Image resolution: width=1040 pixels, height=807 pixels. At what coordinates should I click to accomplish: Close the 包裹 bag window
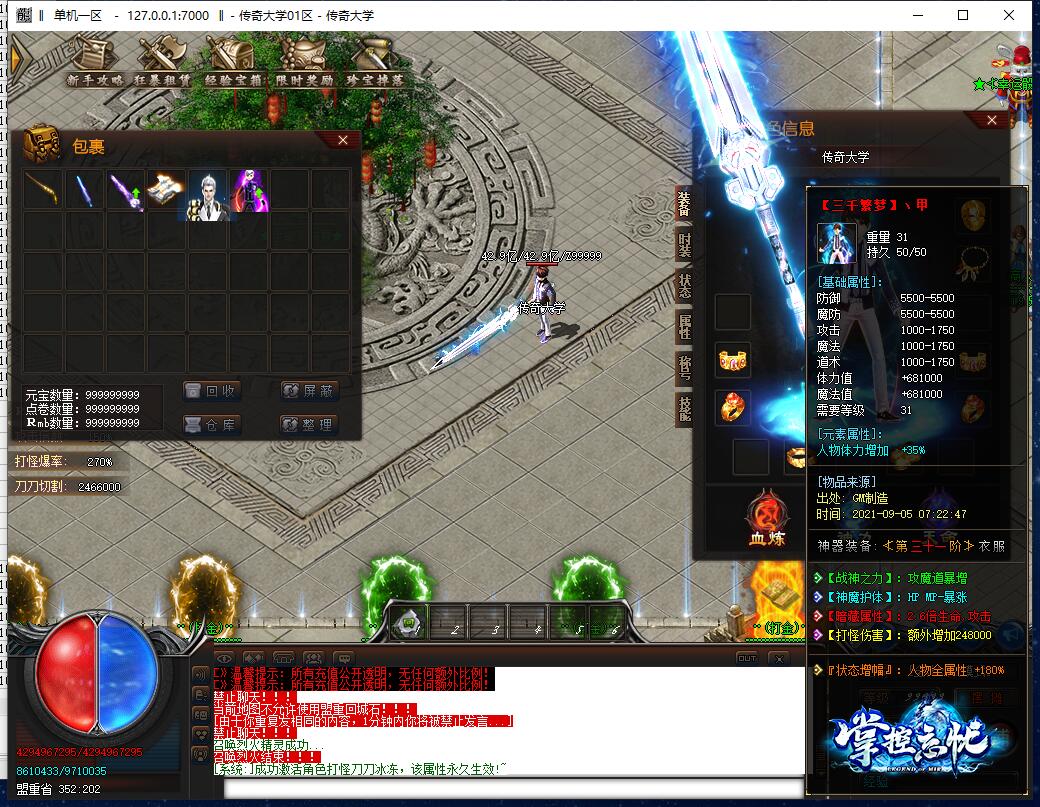coord(343,141)
